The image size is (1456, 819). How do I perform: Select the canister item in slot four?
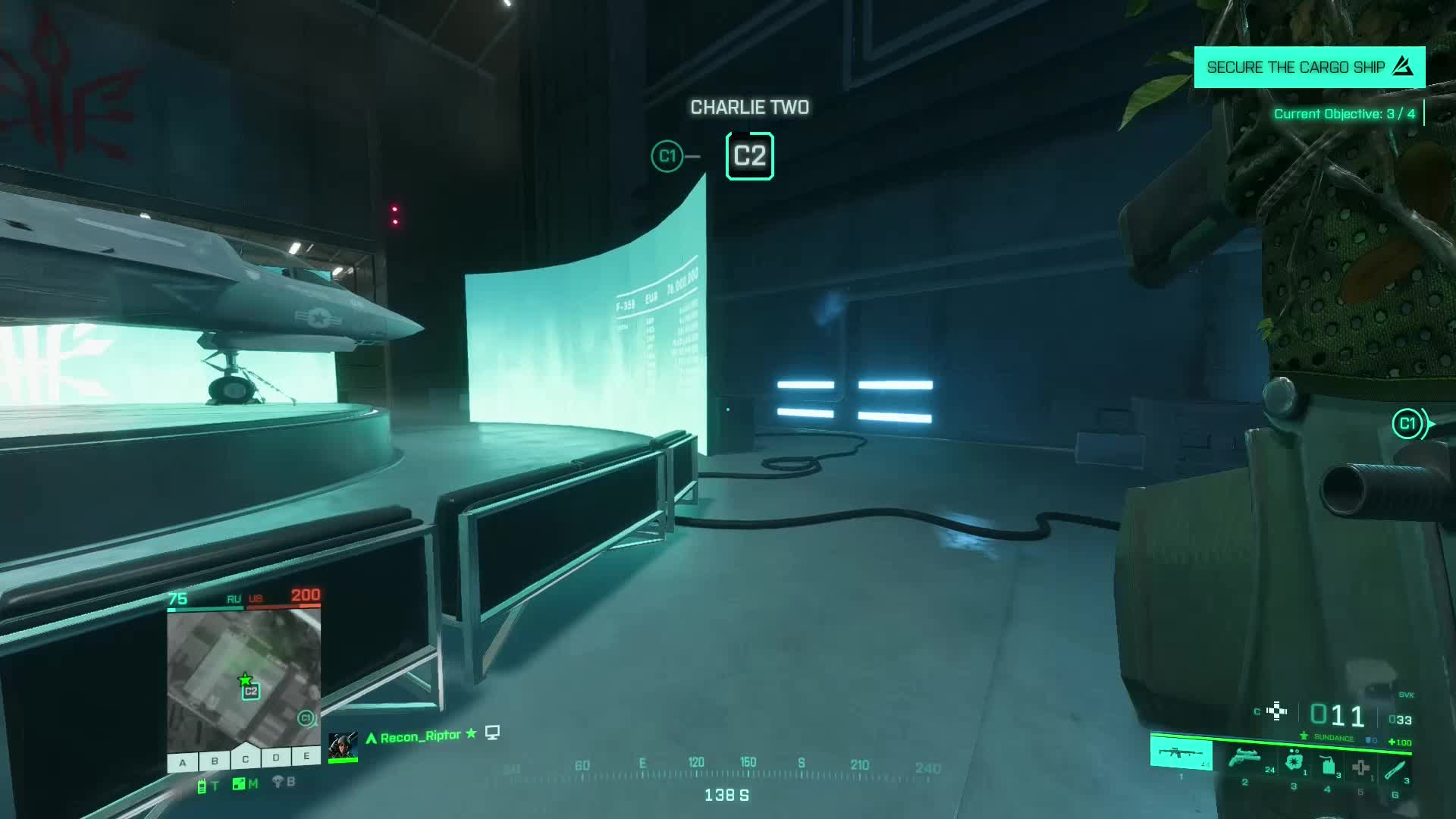pyautogui.click(x=1328, y=765)
